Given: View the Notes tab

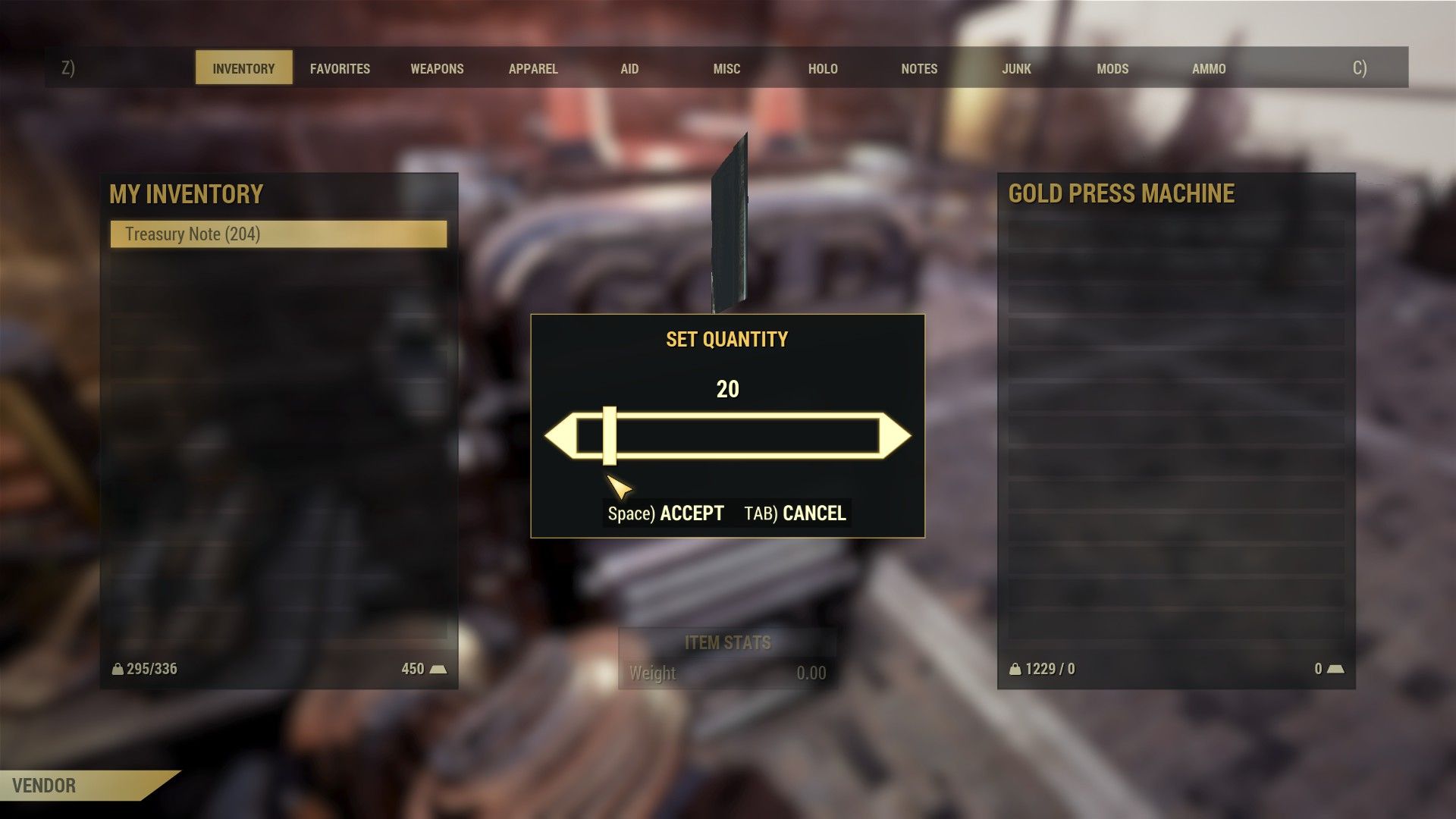Looking at the screenshot, I should (x=919, y=68).
